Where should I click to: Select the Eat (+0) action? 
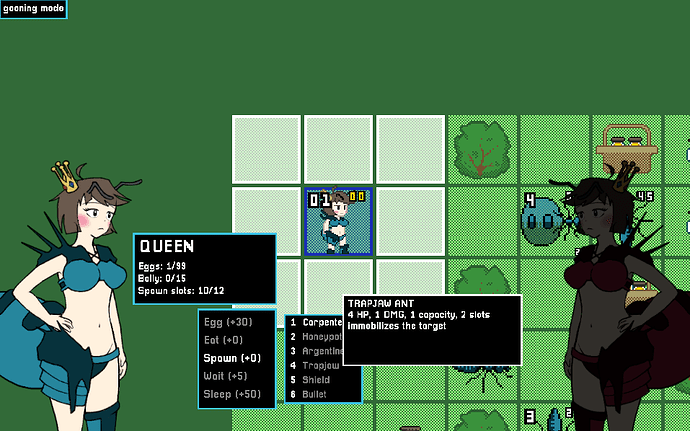tap(224, 340)
